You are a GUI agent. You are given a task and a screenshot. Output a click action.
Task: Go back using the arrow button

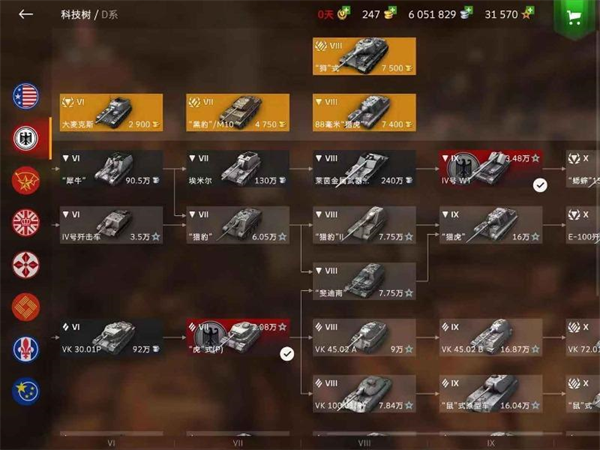[26, 15]
